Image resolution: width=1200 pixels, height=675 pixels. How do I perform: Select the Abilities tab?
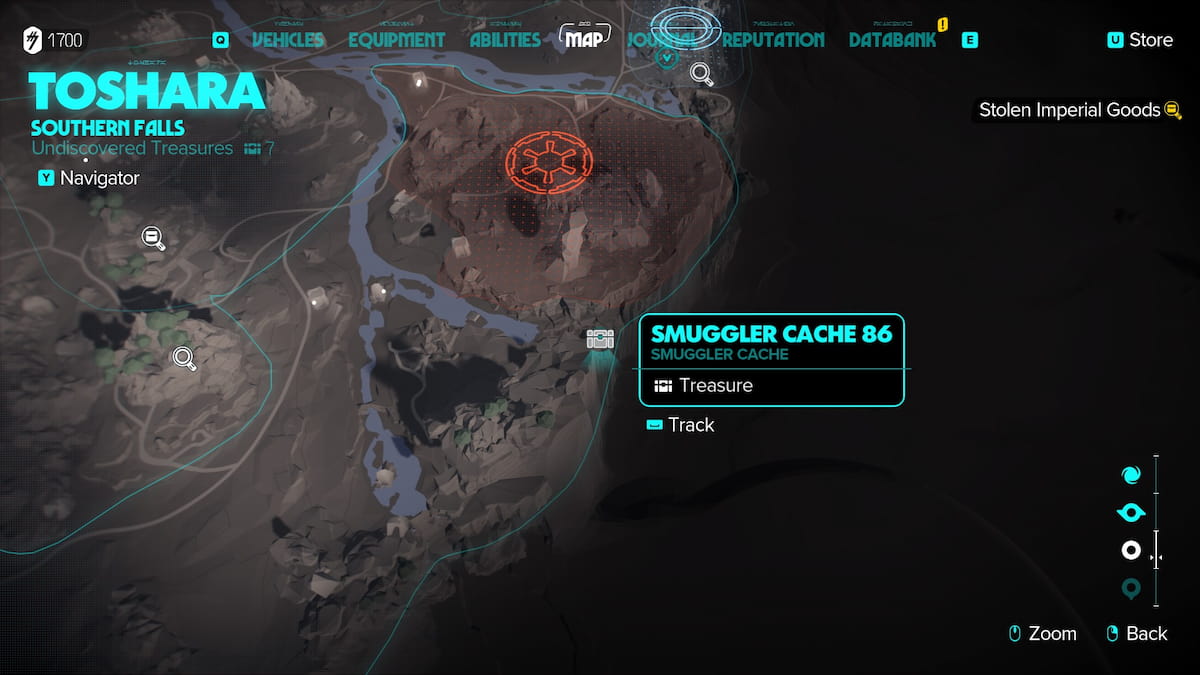coord(505,40)
